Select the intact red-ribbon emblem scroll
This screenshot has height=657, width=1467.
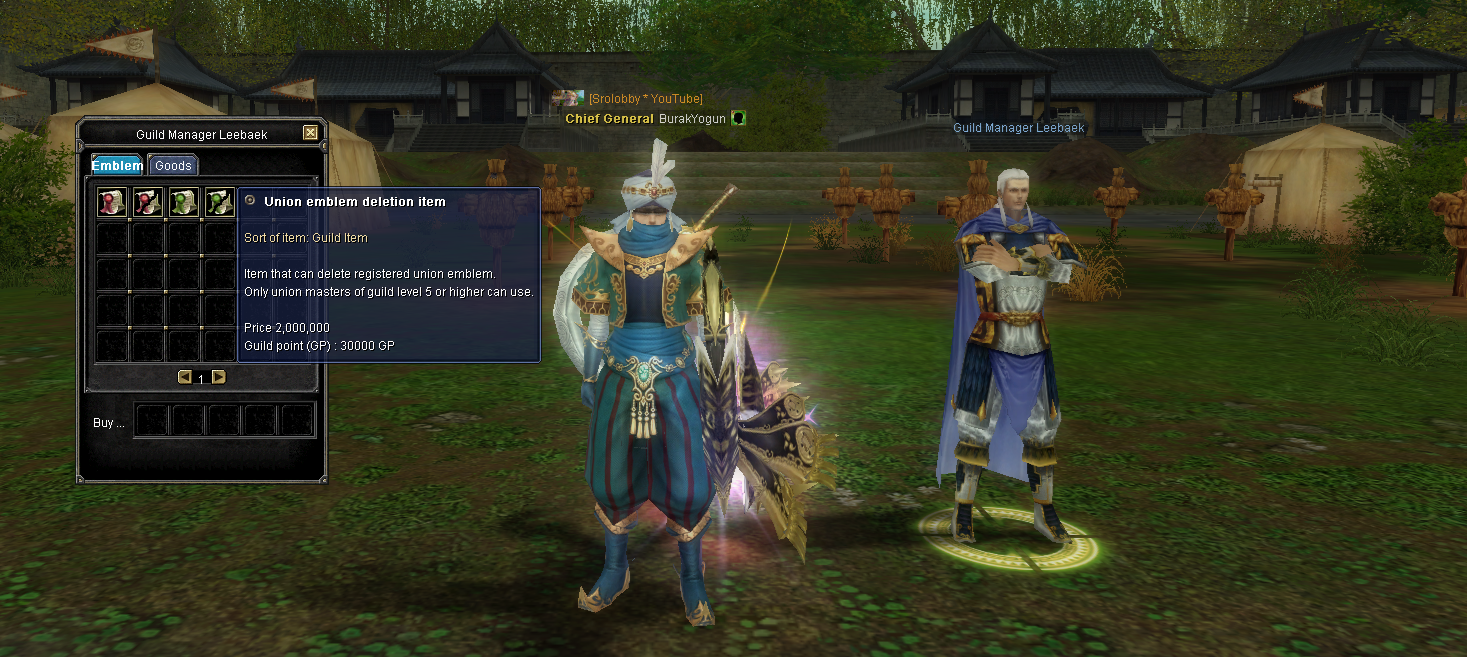[111, 203]
